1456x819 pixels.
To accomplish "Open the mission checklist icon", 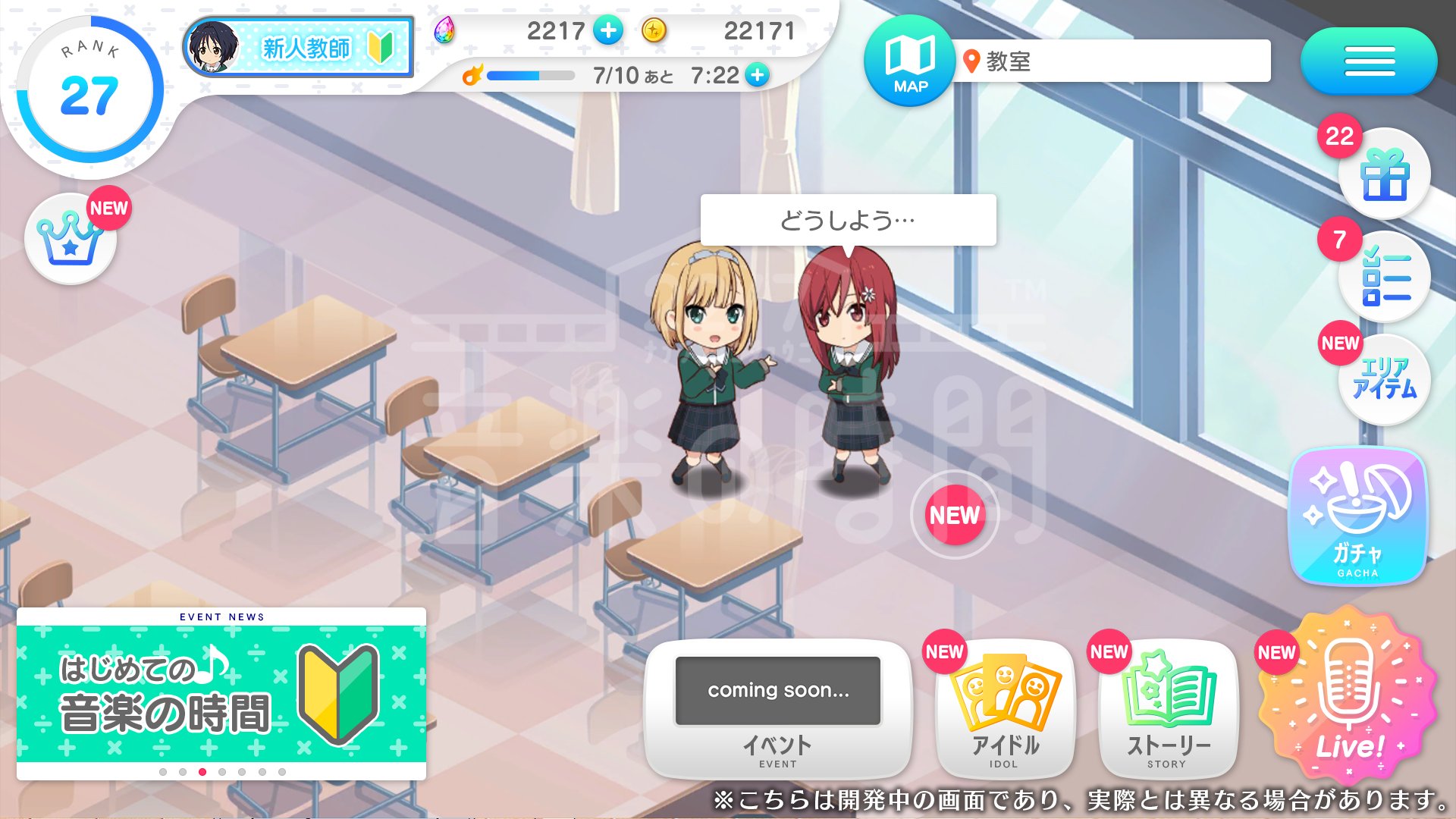I will click(1384, 278).
